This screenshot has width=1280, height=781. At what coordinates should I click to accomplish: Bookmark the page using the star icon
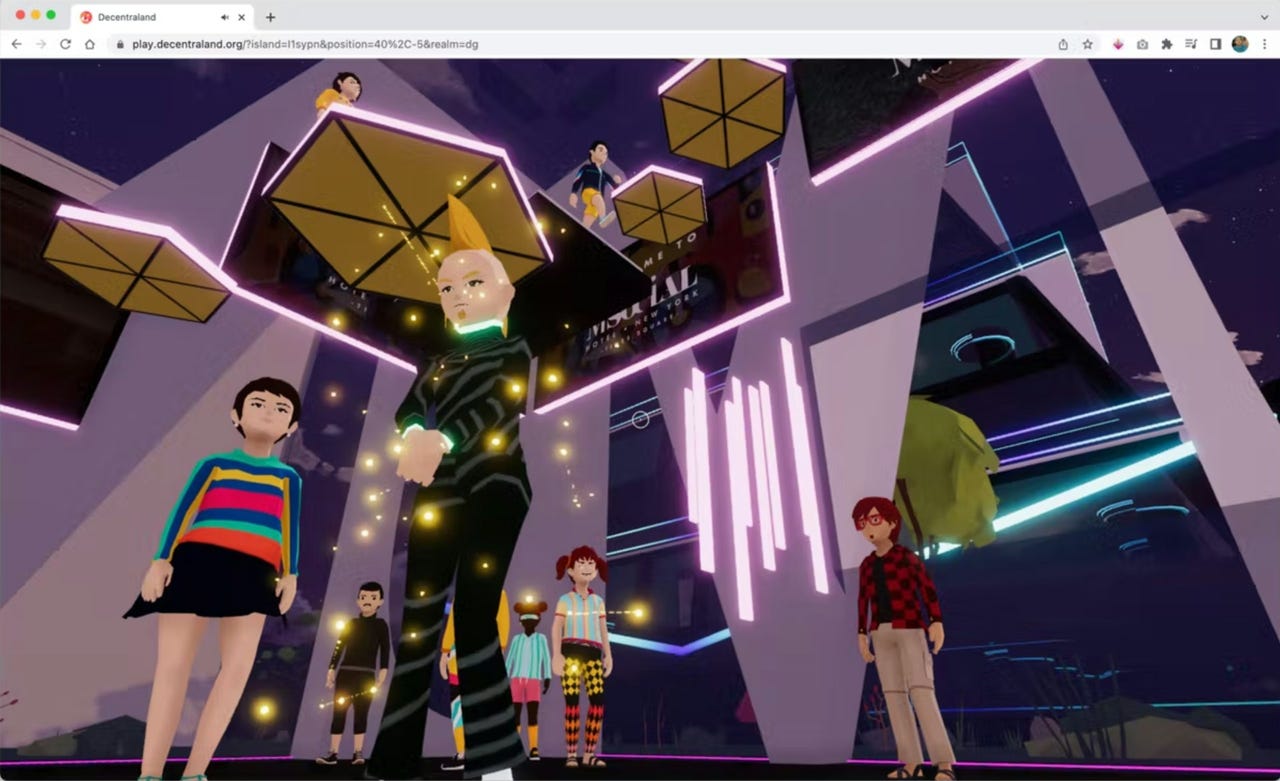pos(1087,44)
